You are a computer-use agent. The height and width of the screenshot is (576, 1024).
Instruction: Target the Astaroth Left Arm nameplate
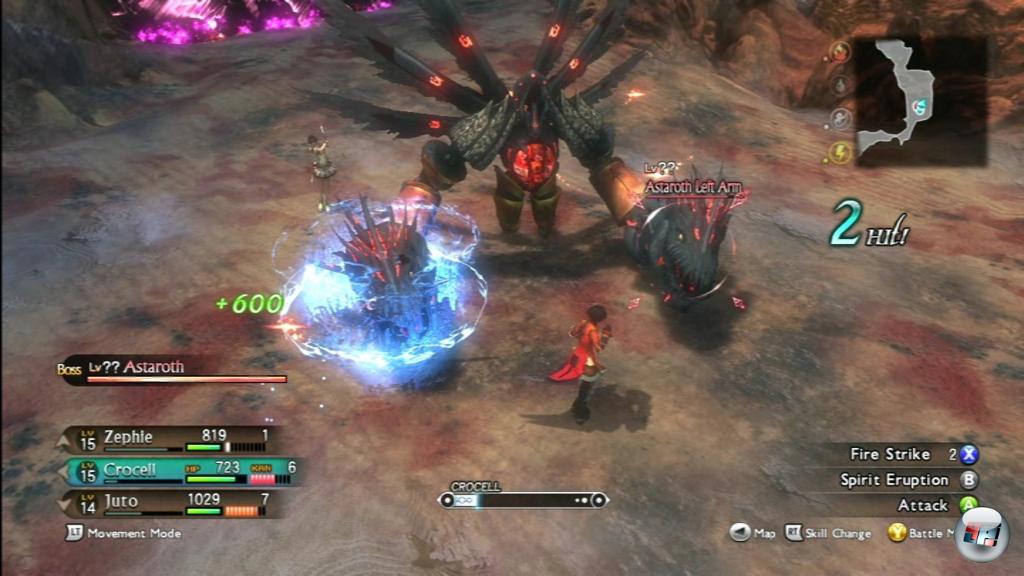pos(693,187)
